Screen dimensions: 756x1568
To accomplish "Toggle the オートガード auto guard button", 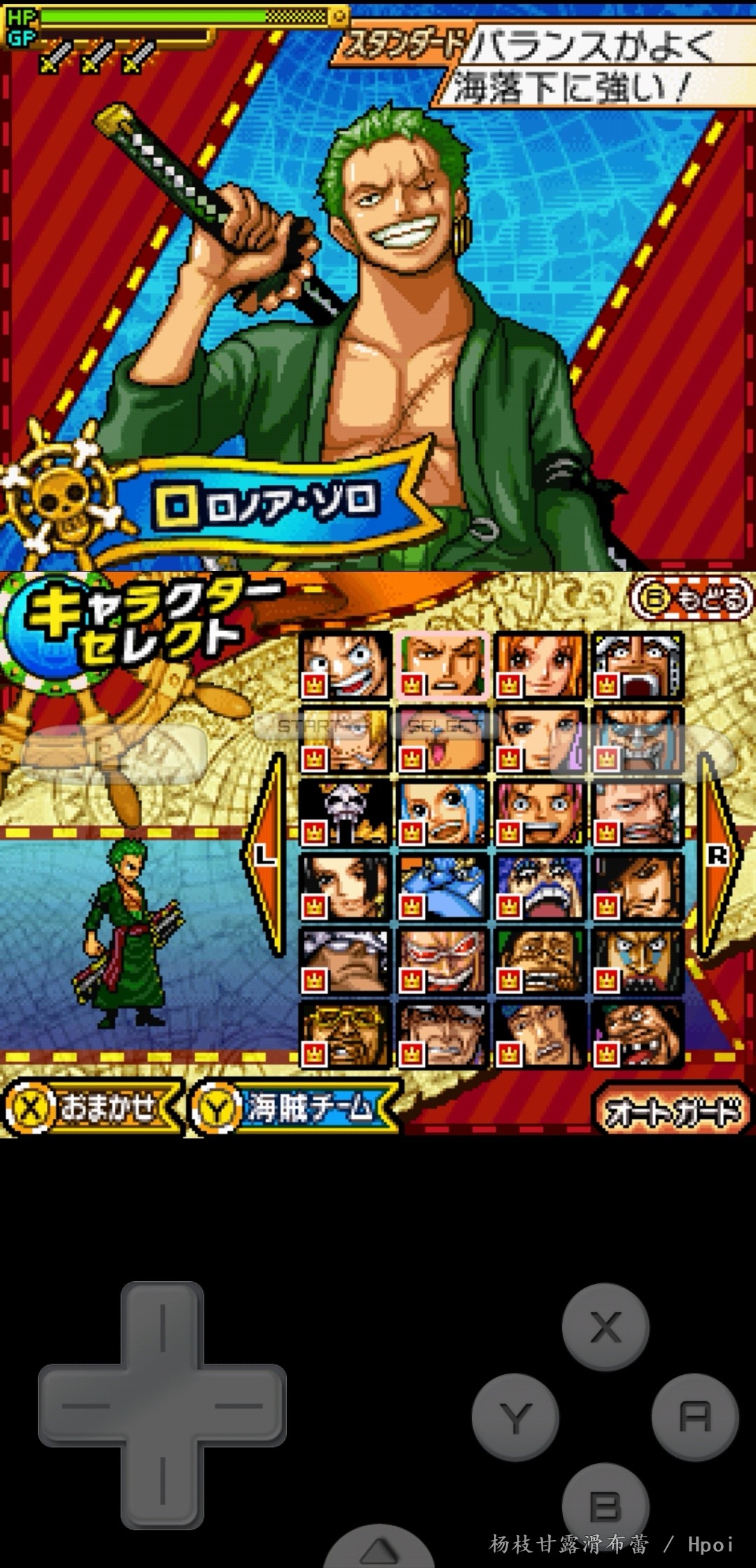I will pos(672,1111).
